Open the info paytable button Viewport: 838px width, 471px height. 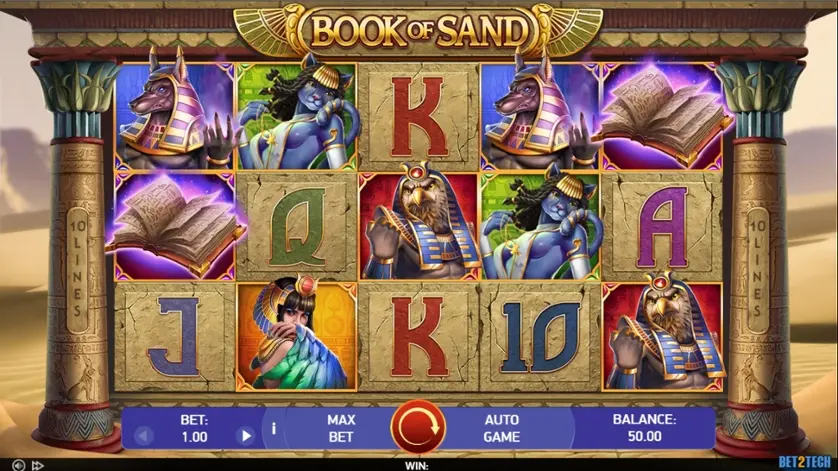[x=274, y=429]
